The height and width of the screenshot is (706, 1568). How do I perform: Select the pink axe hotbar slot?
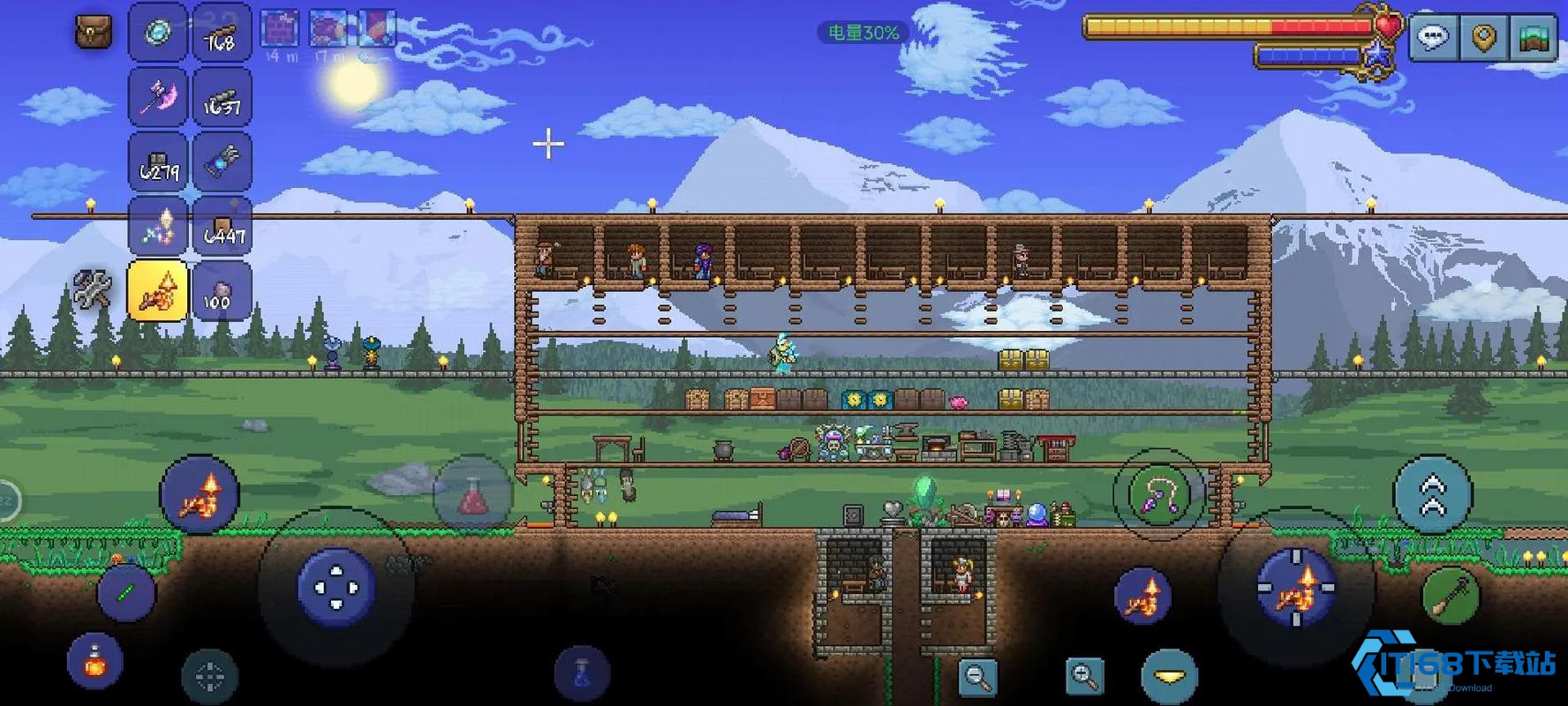click(158, 97)
